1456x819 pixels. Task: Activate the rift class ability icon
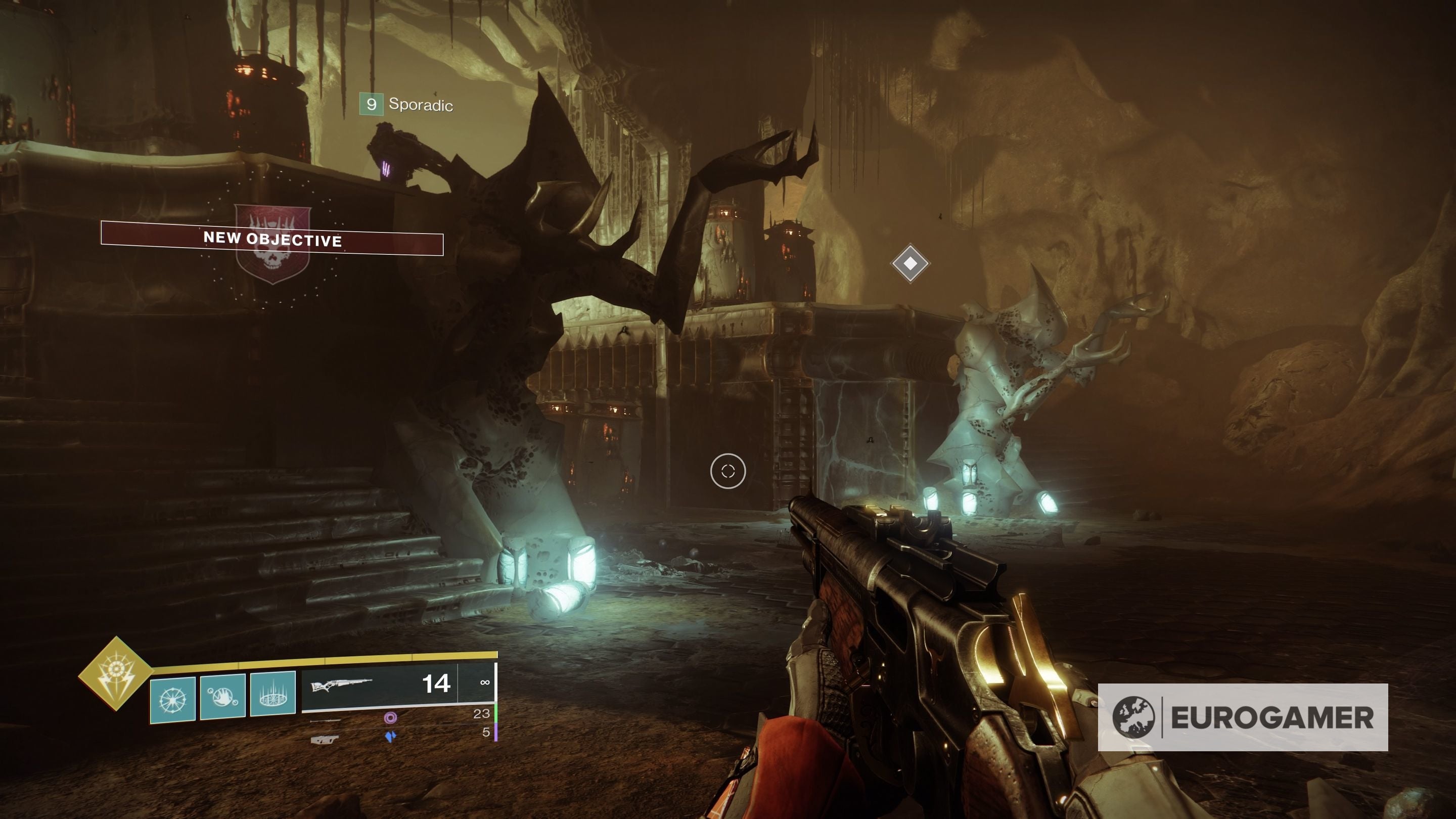tap(273, 694)
